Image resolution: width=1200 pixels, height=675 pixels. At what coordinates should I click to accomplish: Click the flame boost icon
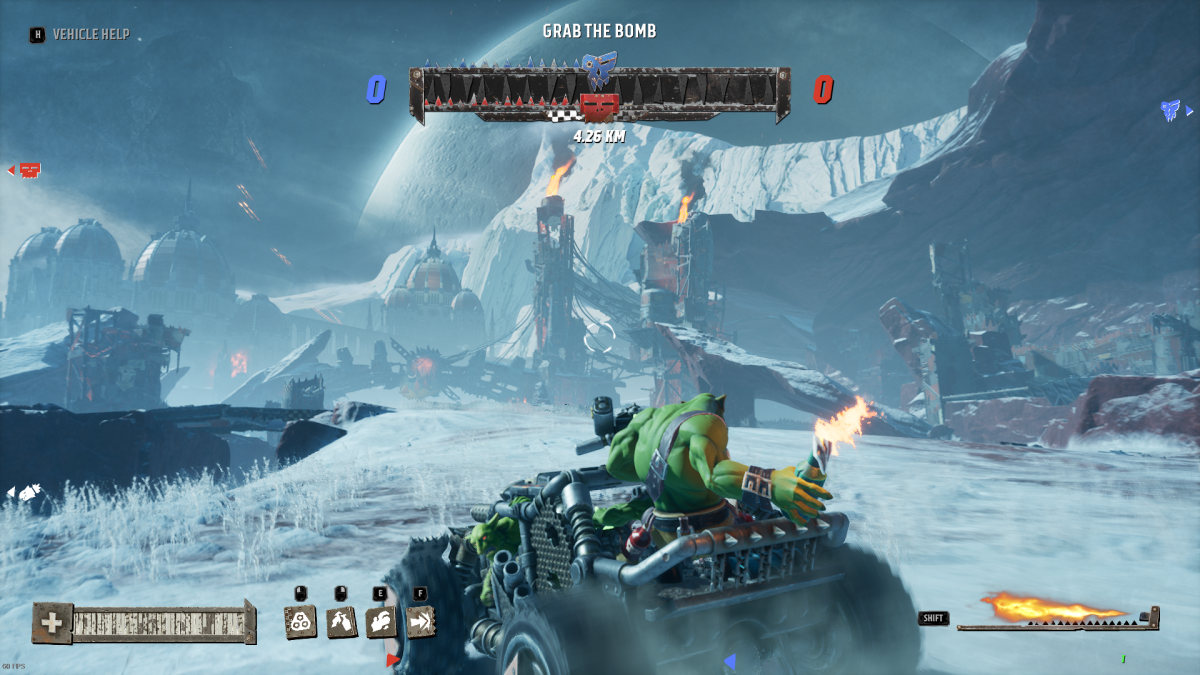tap(1050, 607)
